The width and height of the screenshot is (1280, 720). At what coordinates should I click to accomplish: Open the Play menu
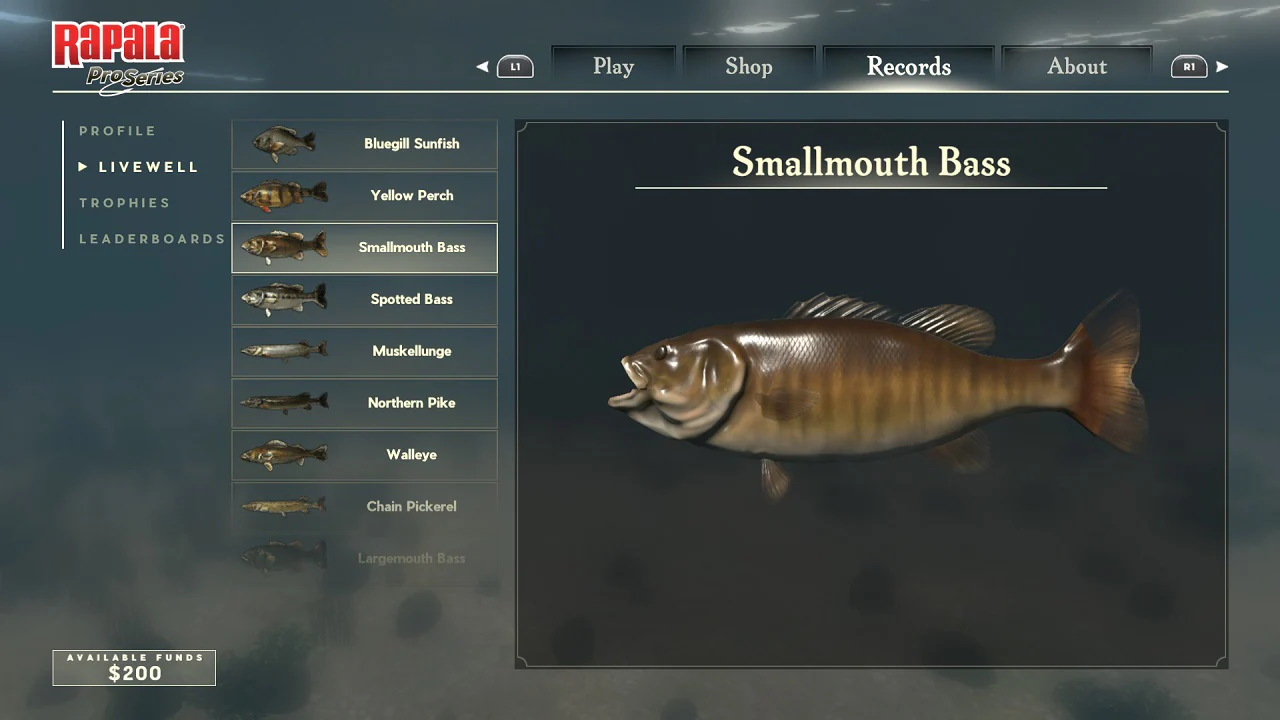[x=613, y=66]
